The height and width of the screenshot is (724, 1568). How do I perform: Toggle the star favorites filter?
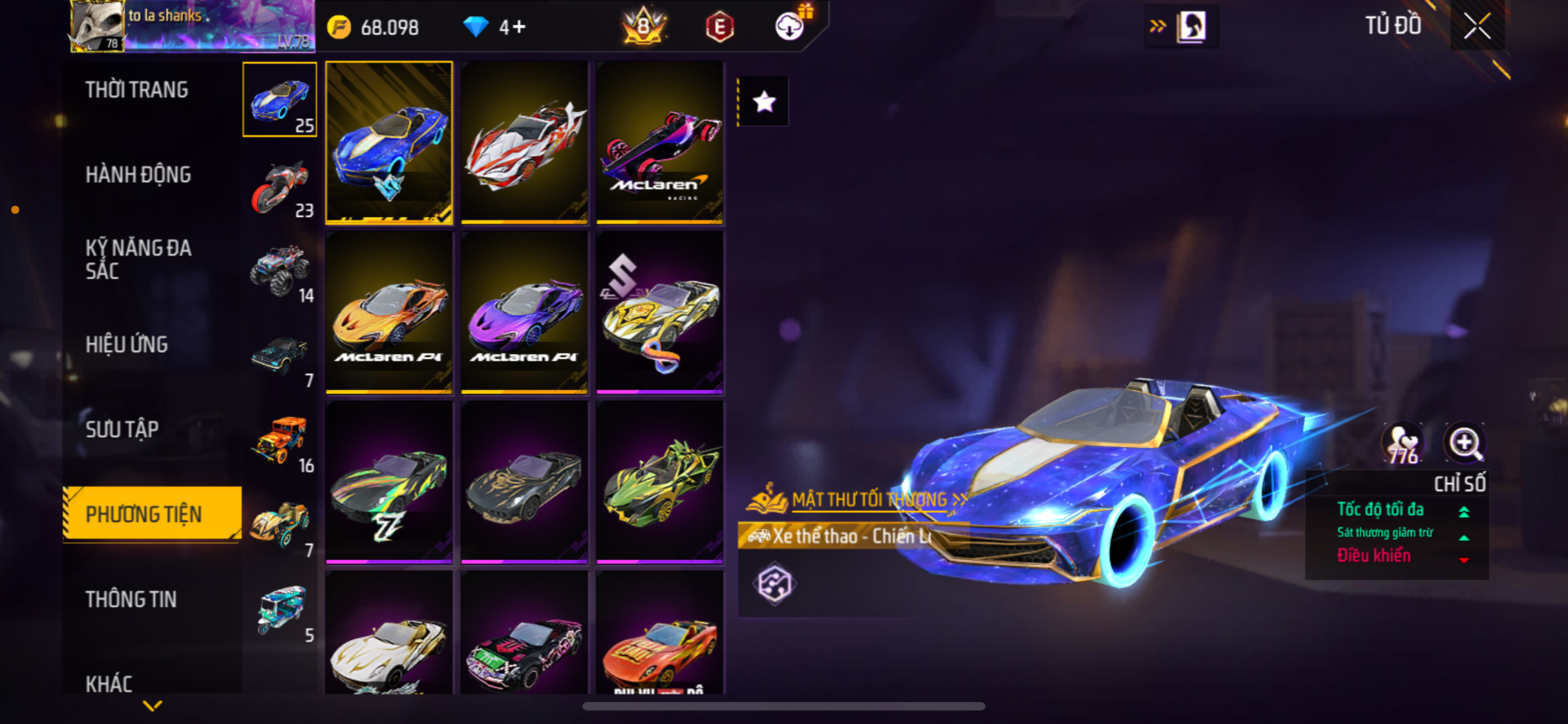click(x=764, y=102)
